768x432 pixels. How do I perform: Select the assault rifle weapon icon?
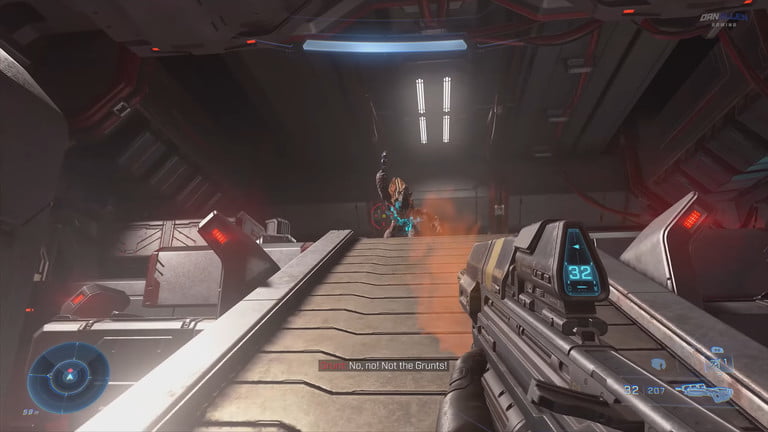(x=704, y=391)
